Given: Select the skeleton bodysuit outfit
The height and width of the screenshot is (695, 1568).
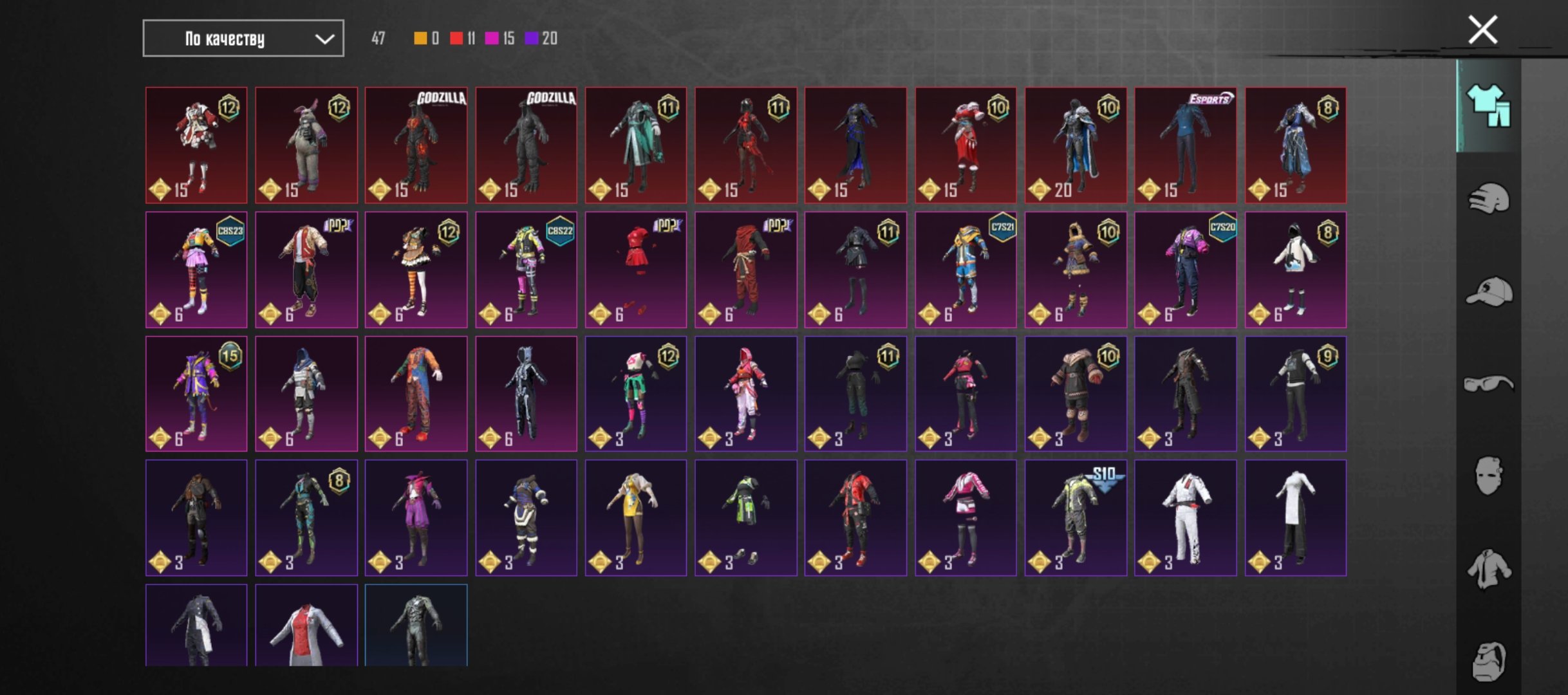Looking at the screenshot, I should [526, 394].
